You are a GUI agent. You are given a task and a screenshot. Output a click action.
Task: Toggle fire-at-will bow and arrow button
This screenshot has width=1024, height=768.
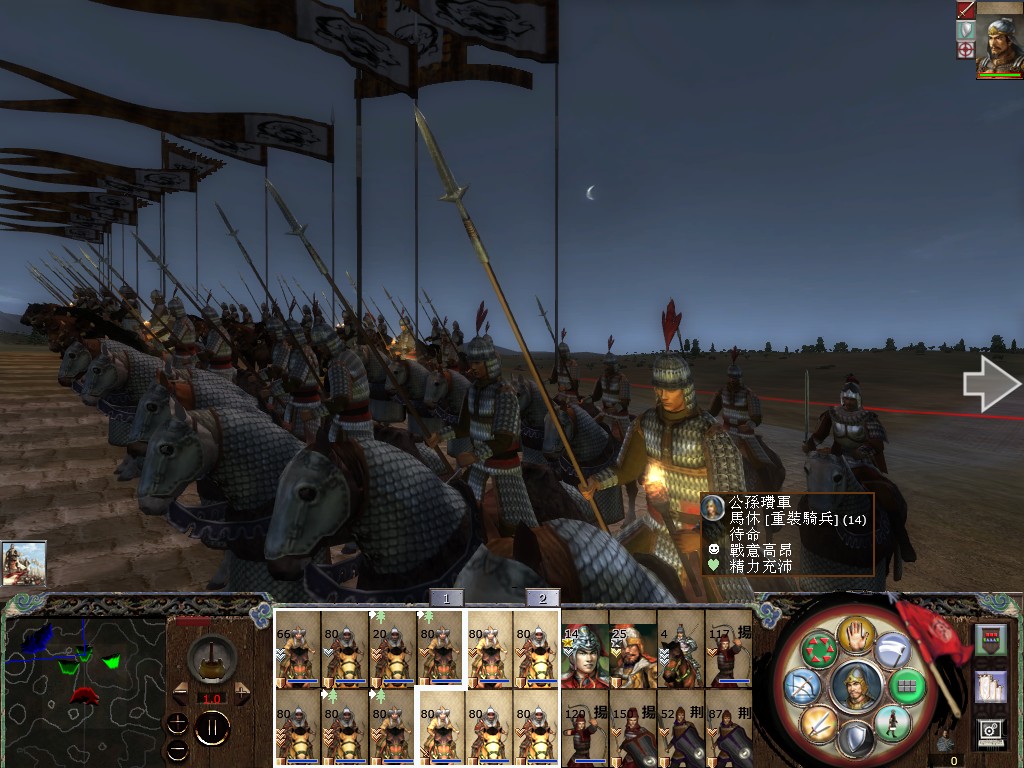click(803, 686)
